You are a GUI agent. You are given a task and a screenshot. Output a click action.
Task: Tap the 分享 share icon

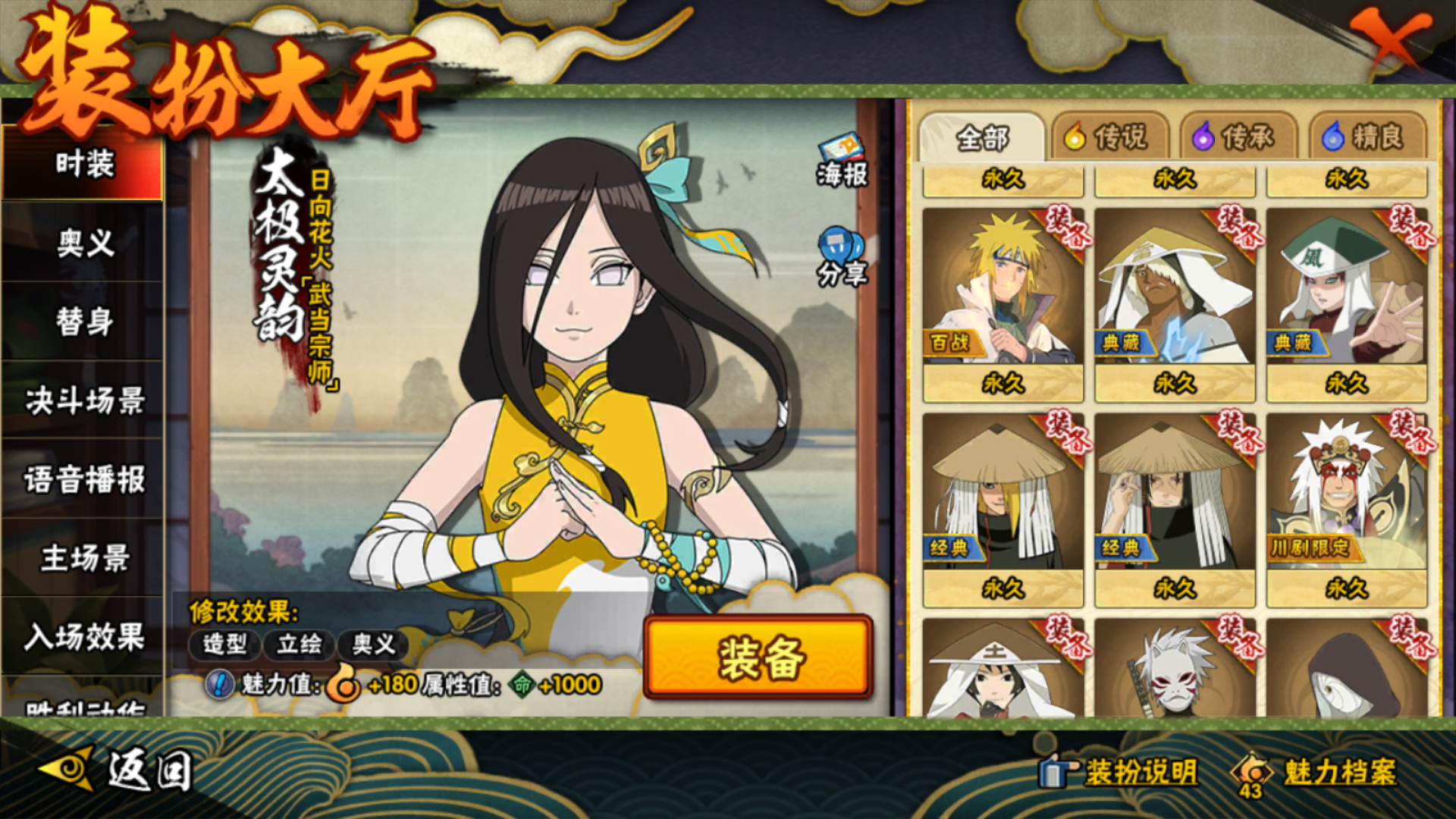[842, 257]
